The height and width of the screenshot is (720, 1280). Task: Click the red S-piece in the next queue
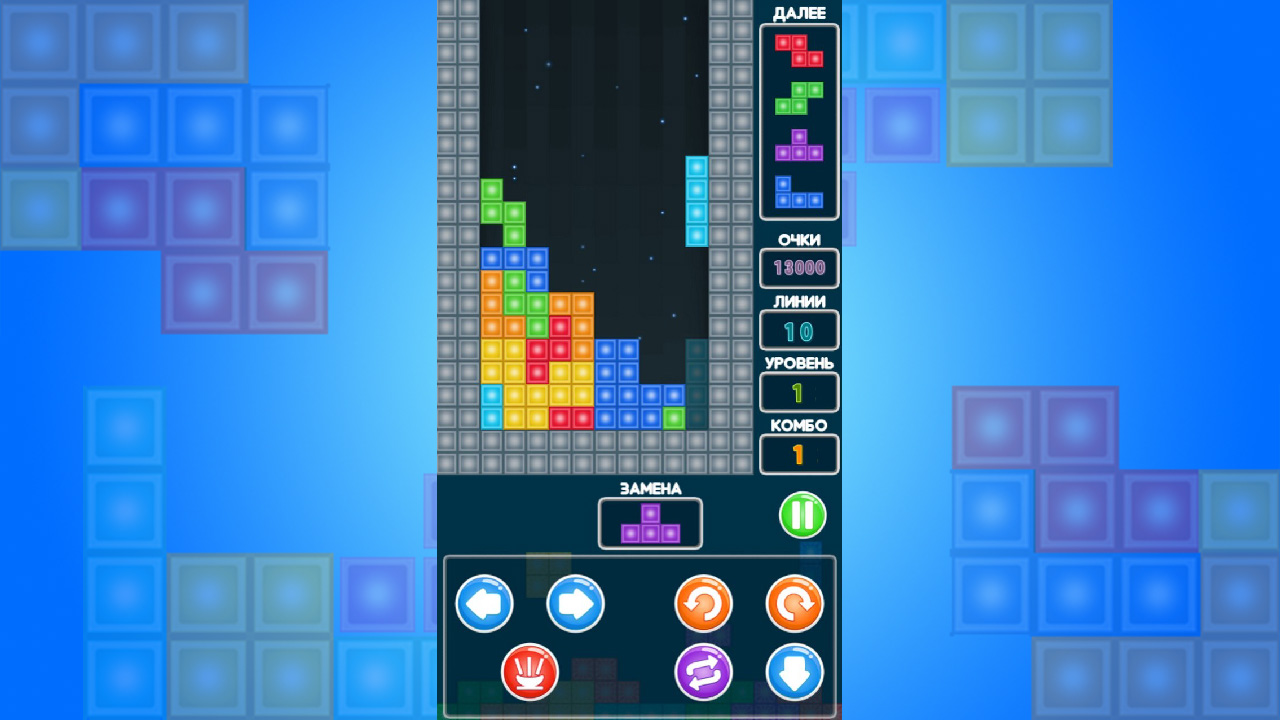(798, 50)
